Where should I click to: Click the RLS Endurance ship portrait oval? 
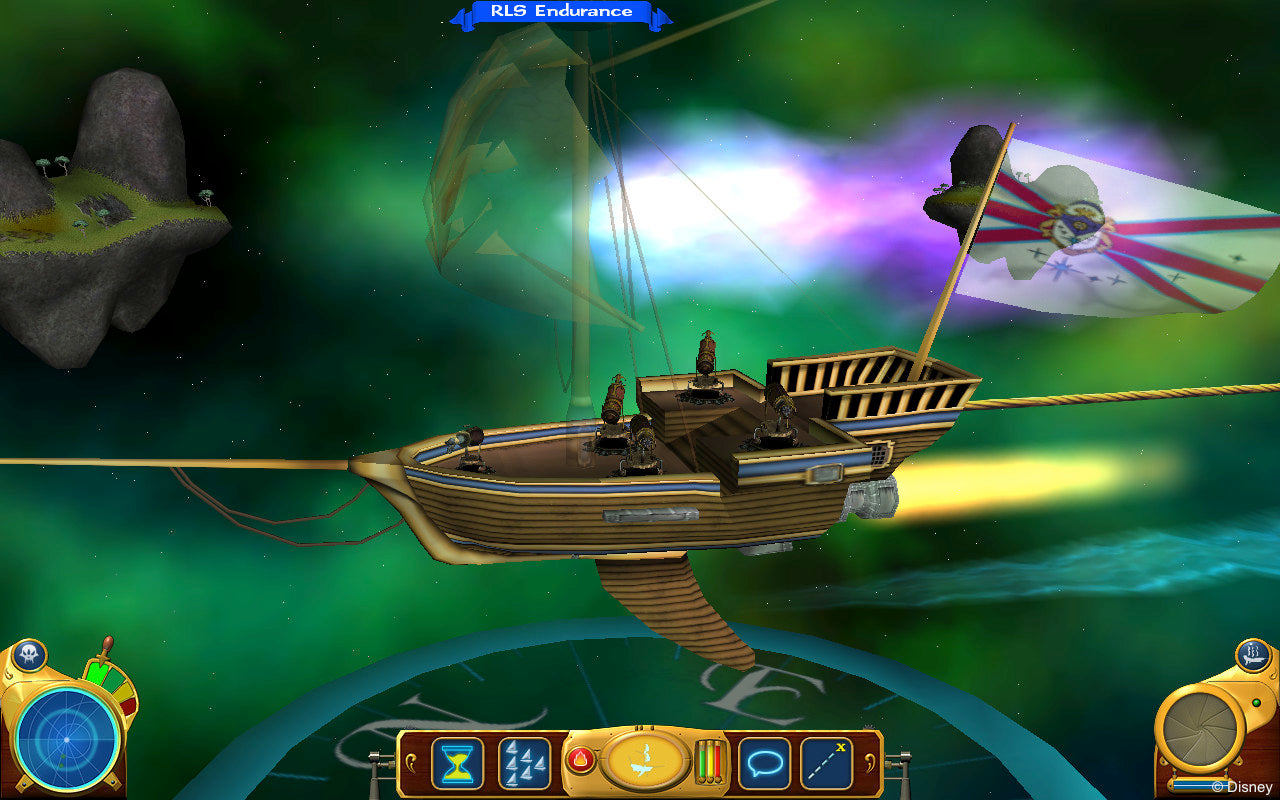644,762
